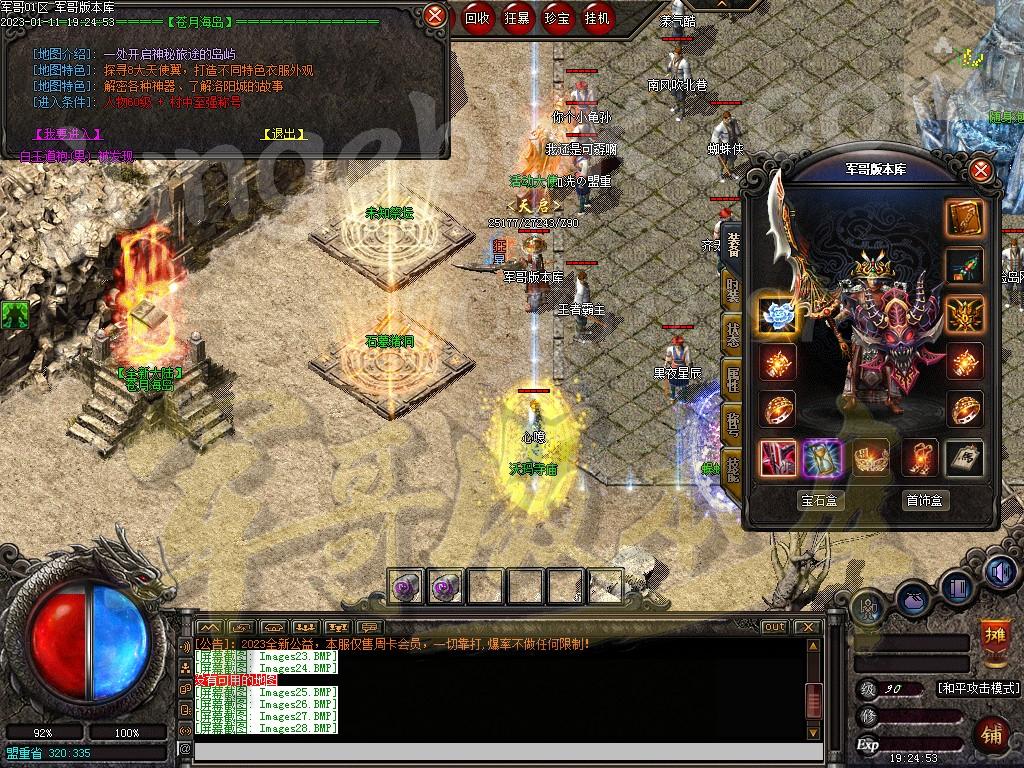The width and height of the screenshot is (1024, 768).
Task: Close the 苍月海岛 map info dialog
Action: point(435,15)
